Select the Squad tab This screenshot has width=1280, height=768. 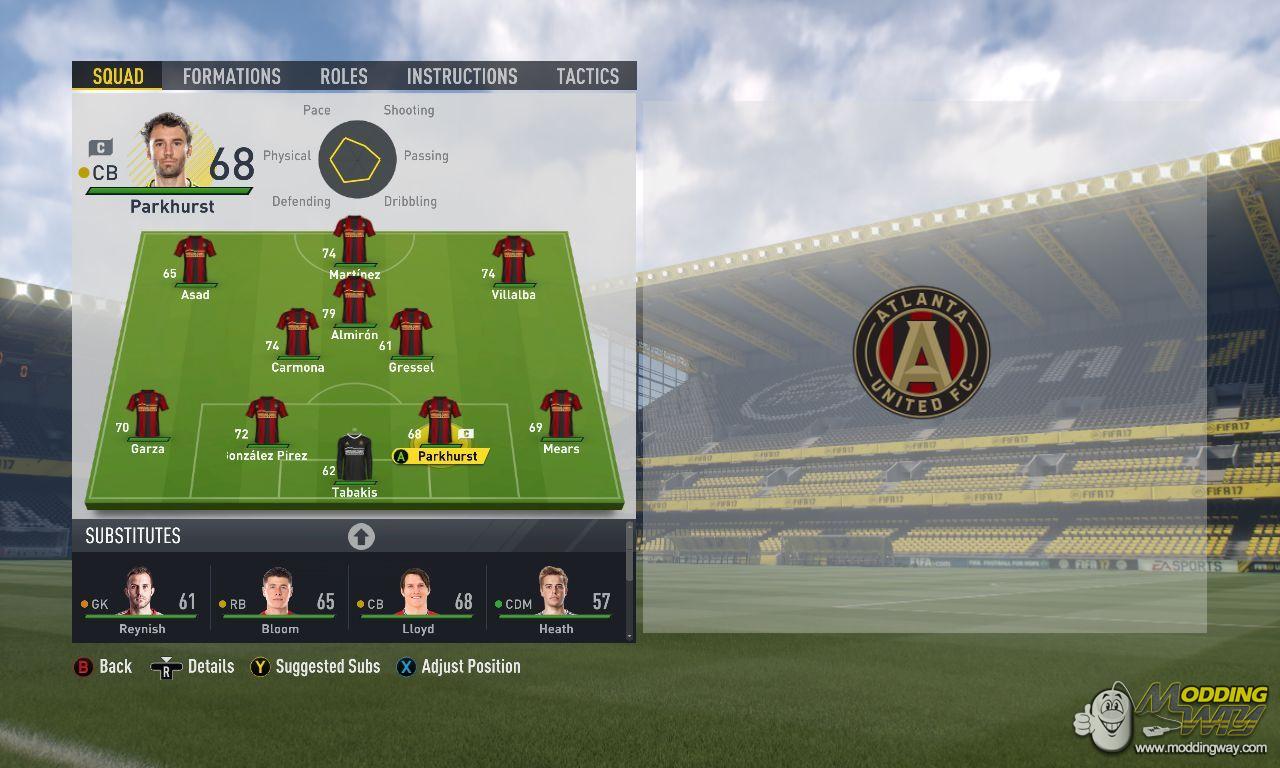pos(118,76)
